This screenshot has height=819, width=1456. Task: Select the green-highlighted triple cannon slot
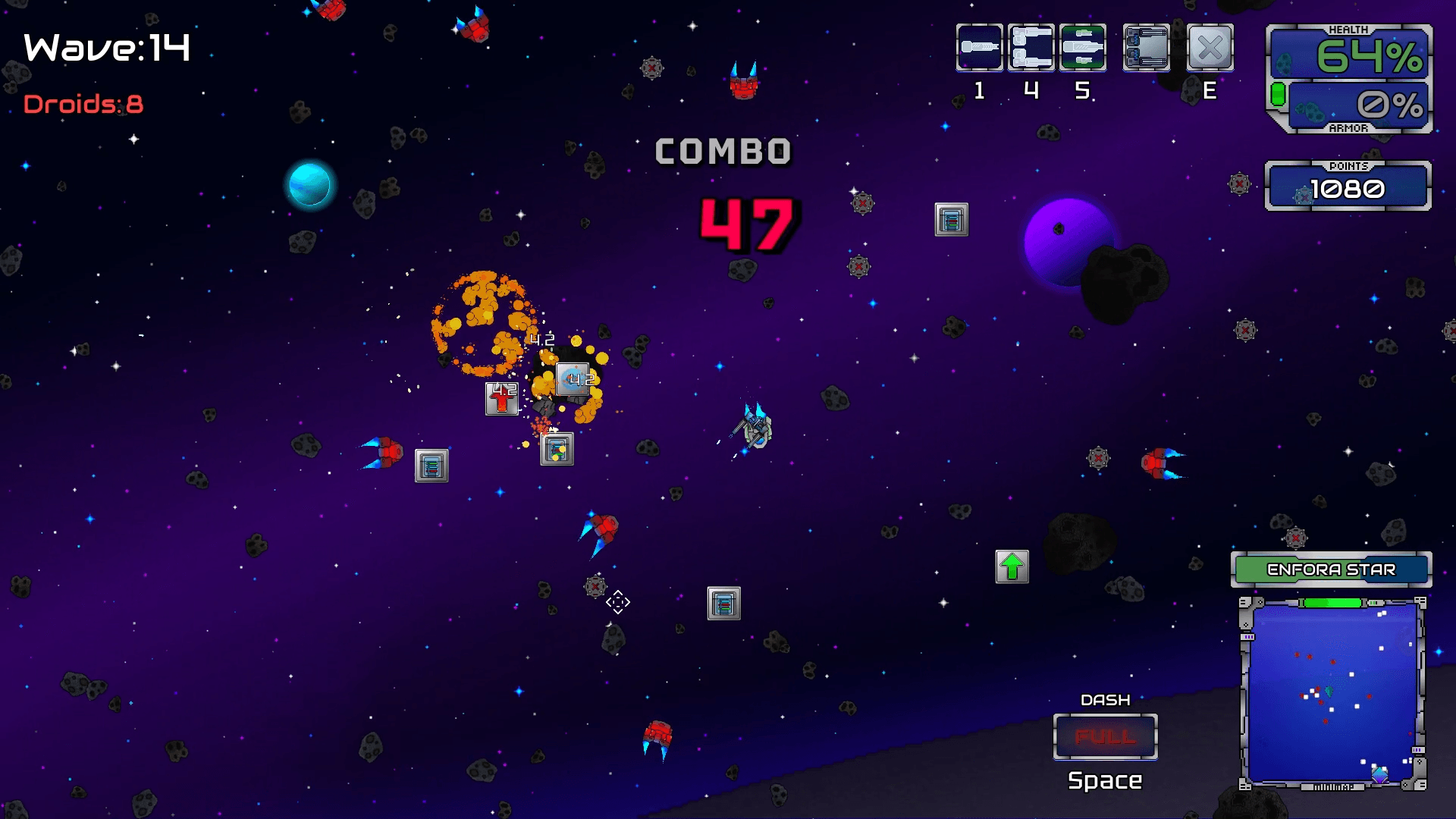click(x=1082, y=48)
